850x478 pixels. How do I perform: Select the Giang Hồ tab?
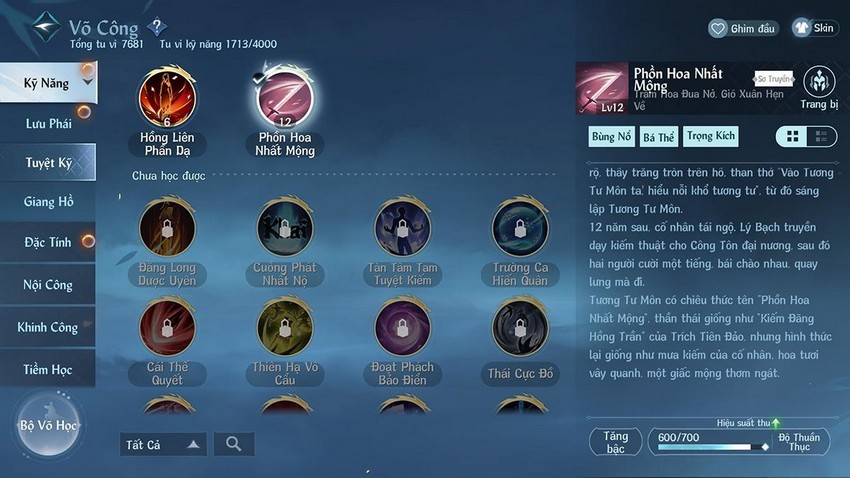point(48,202)
